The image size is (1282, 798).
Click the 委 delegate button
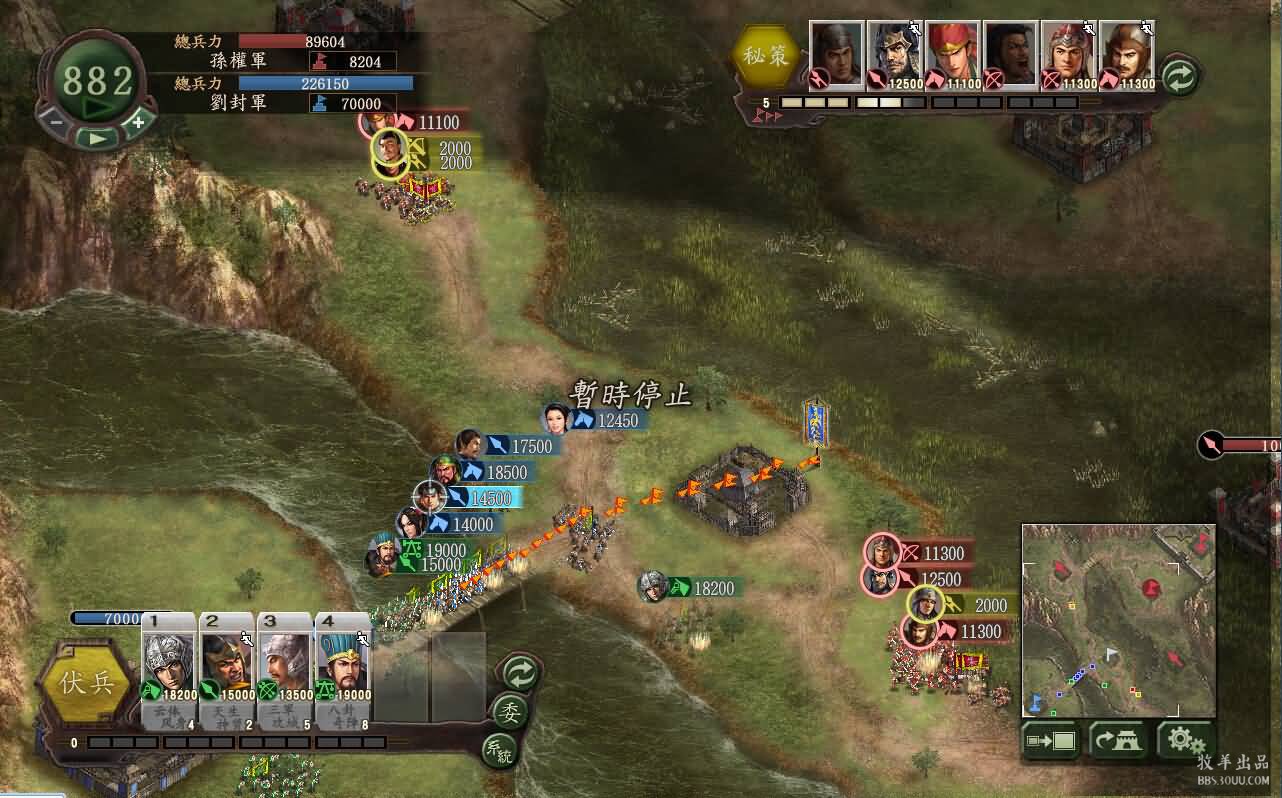510,711
